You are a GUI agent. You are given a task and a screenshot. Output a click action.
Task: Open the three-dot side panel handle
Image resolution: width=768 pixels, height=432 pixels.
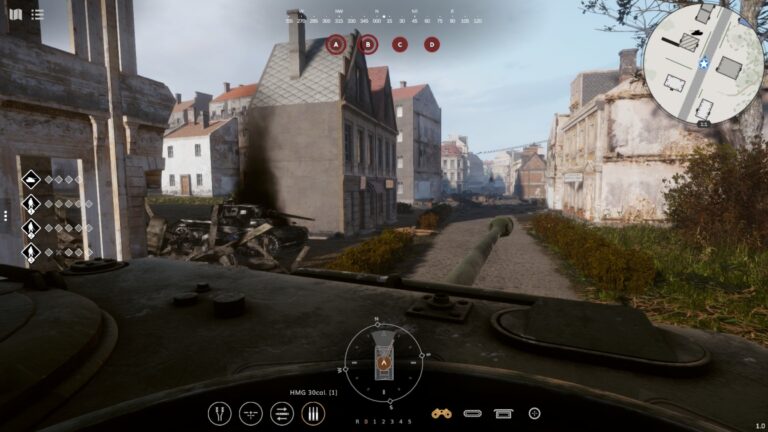point(5,215)
